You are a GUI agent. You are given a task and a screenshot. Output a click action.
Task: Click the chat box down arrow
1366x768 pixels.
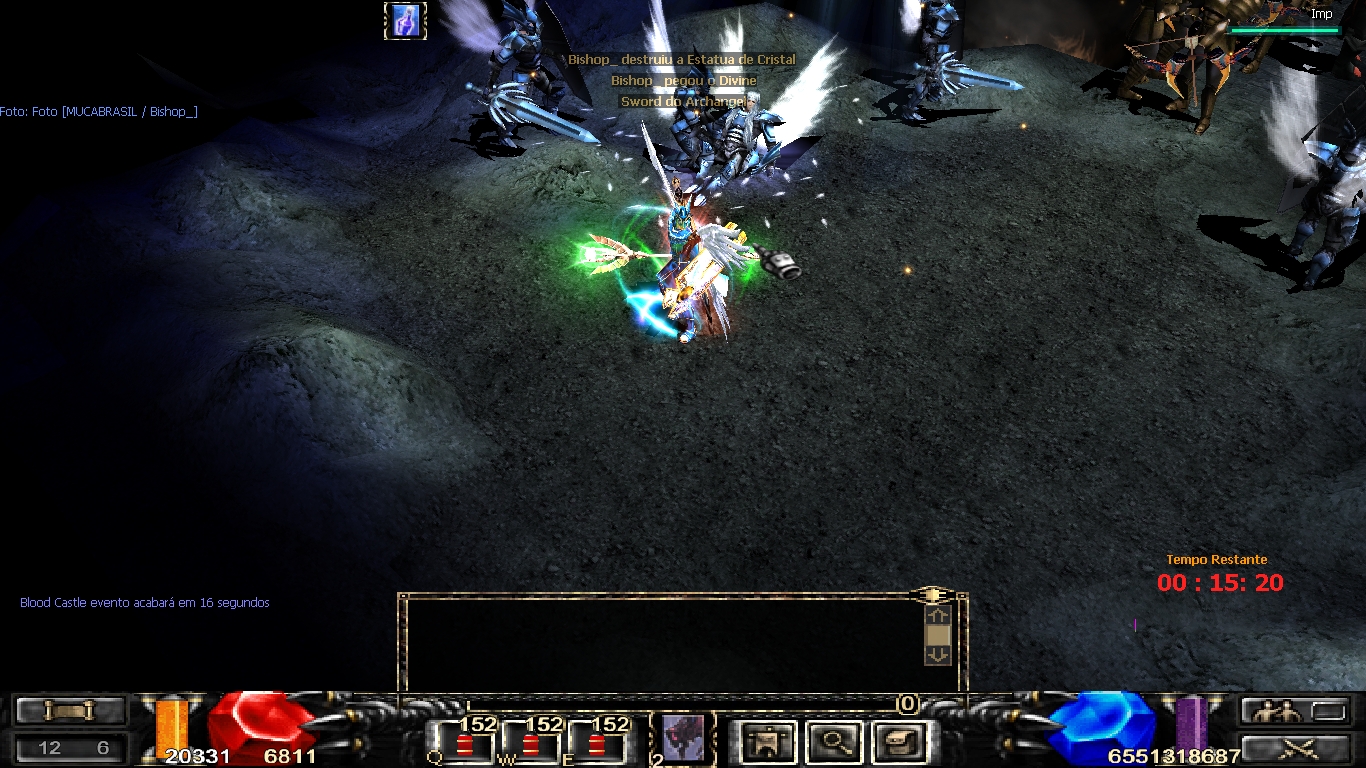(938, 655)
